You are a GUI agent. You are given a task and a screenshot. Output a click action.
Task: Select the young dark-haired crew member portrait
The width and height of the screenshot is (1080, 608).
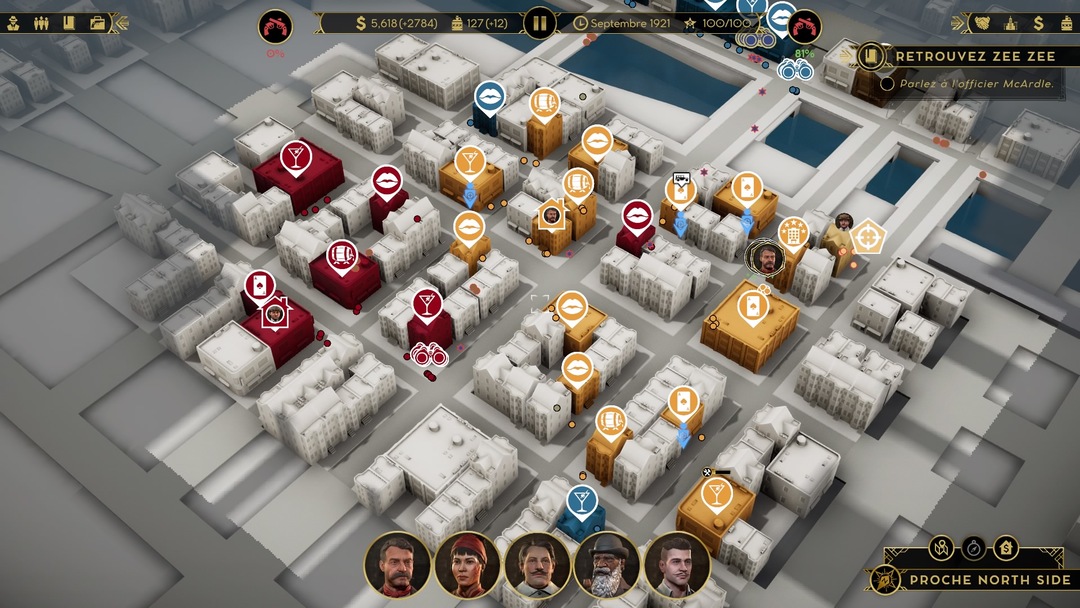pos(677,564)
